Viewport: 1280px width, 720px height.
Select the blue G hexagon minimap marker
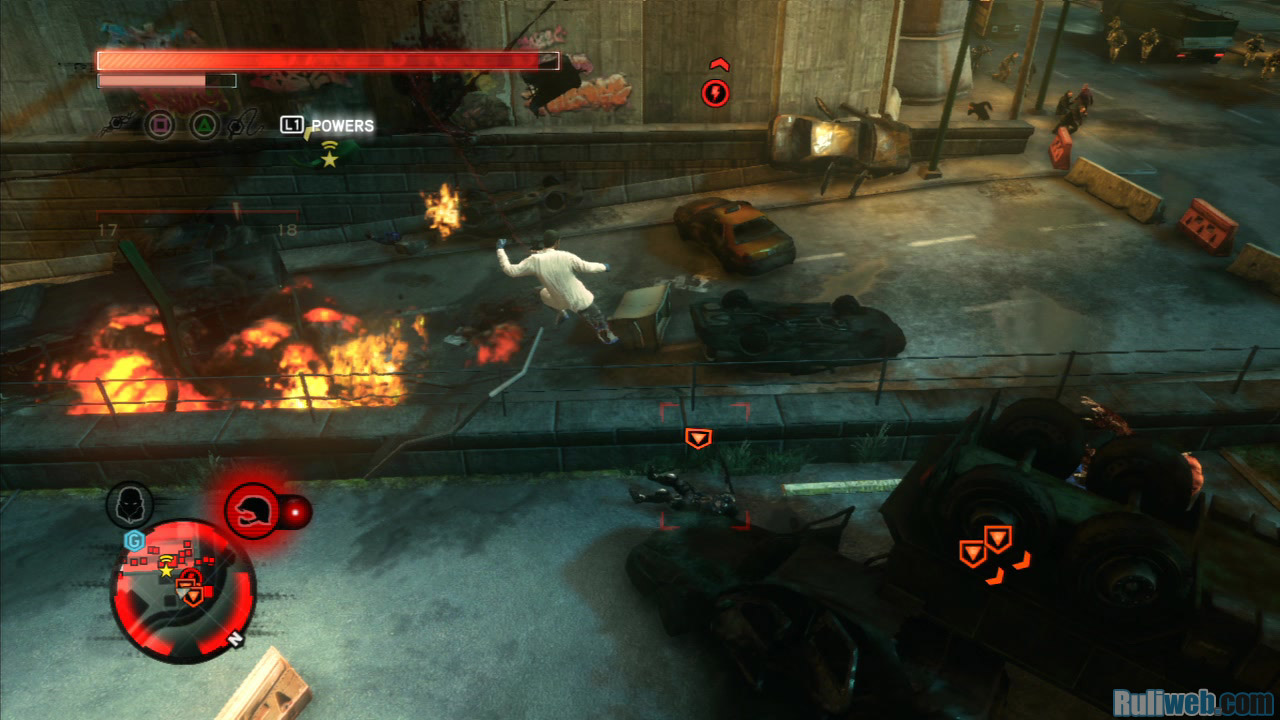coord(132,541)
